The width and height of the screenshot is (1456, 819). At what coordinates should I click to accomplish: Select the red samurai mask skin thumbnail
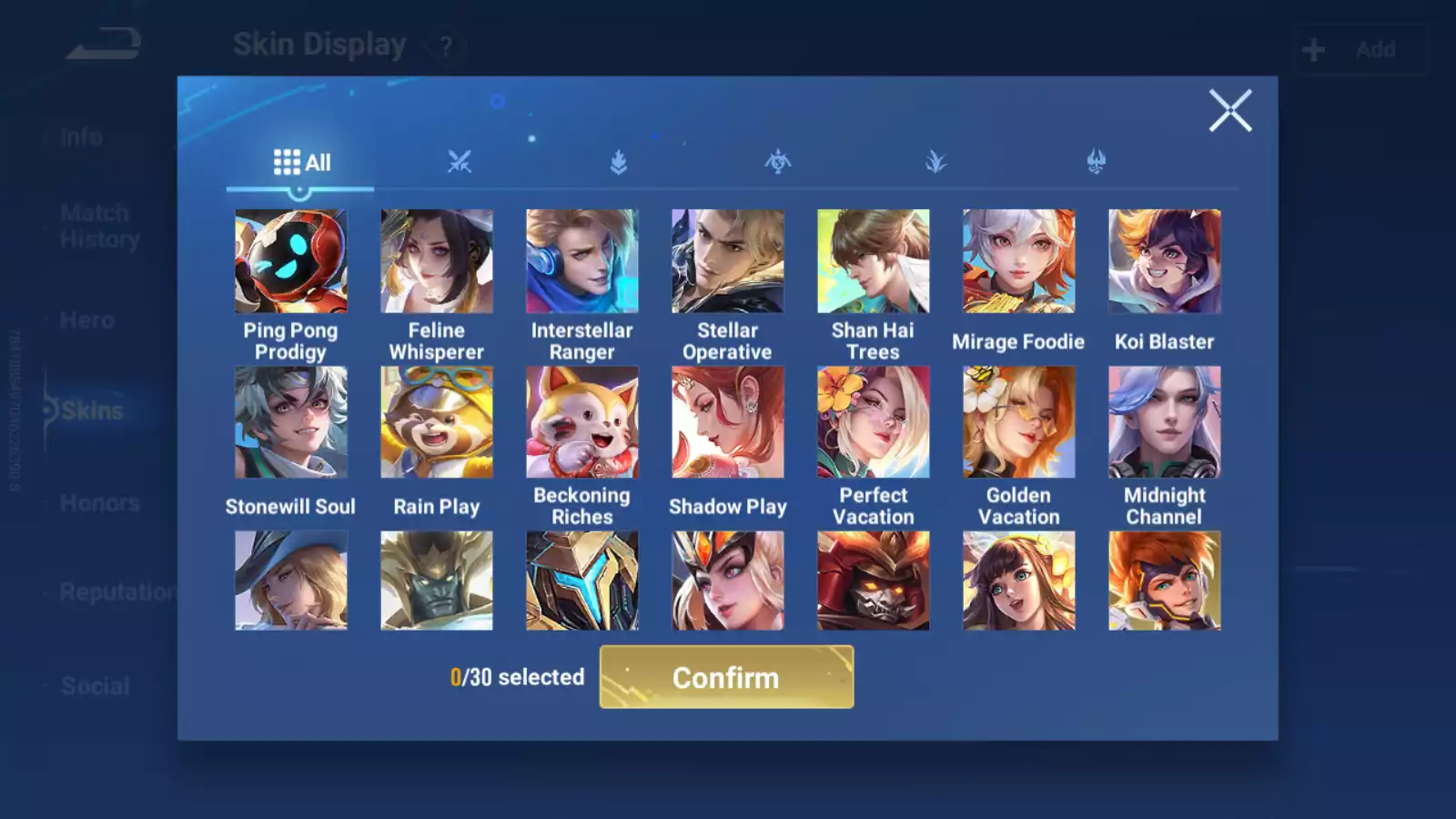coord(873,581)
